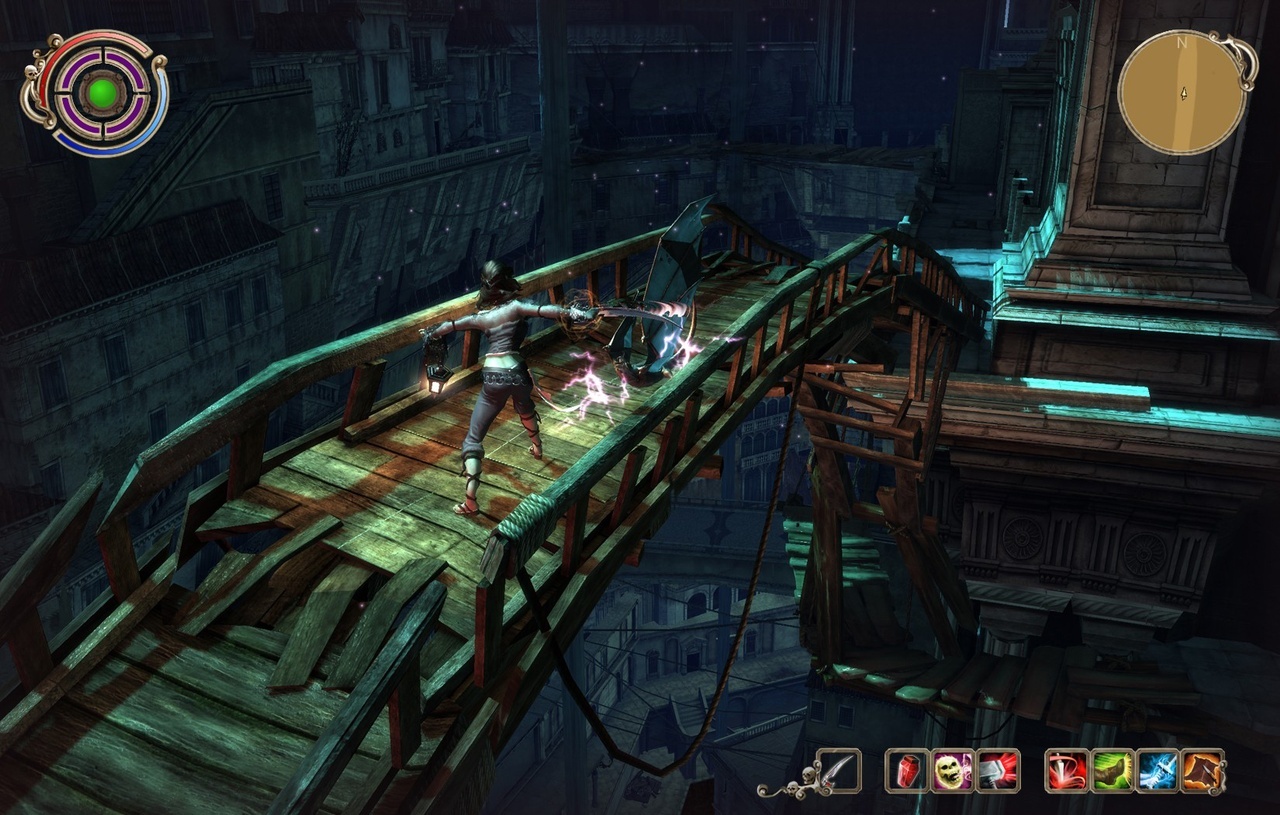Activate the yellow skull ability
Viewport: 1280px width, 815px height.
pyautogui.click(x=951, y=771)
